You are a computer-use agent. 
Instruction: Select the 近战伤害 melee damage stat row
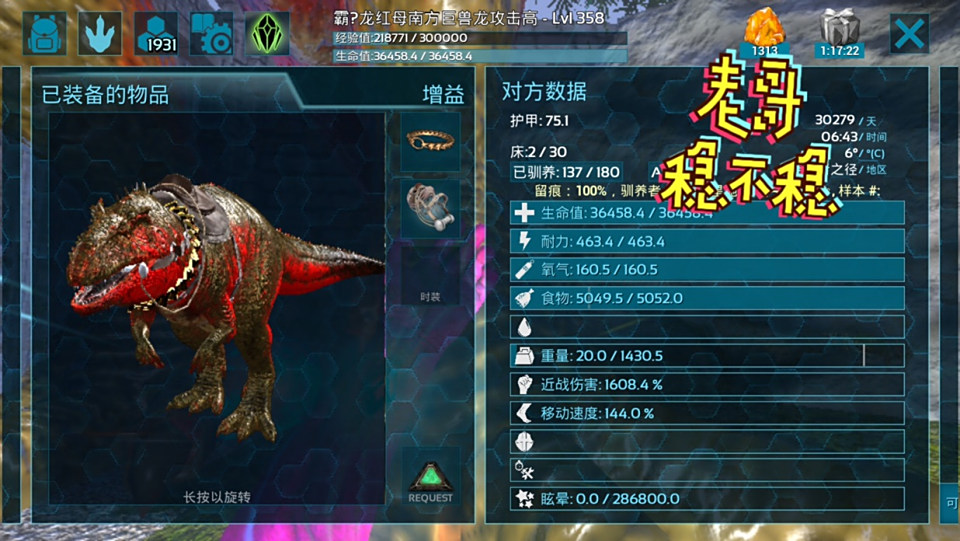[707, 384]
